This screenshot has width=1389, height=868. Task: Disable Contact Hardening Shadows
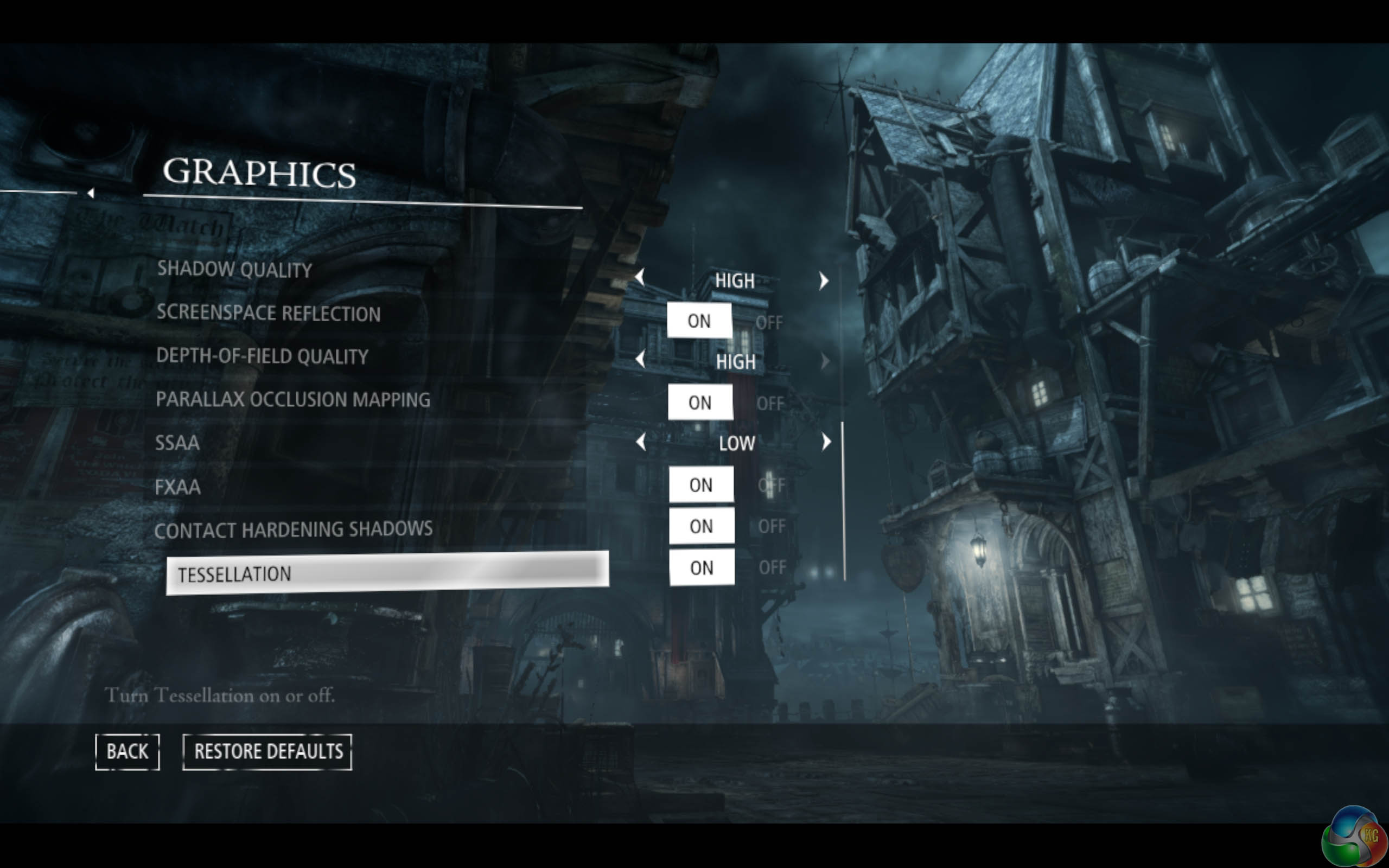[x=772, y=526]
